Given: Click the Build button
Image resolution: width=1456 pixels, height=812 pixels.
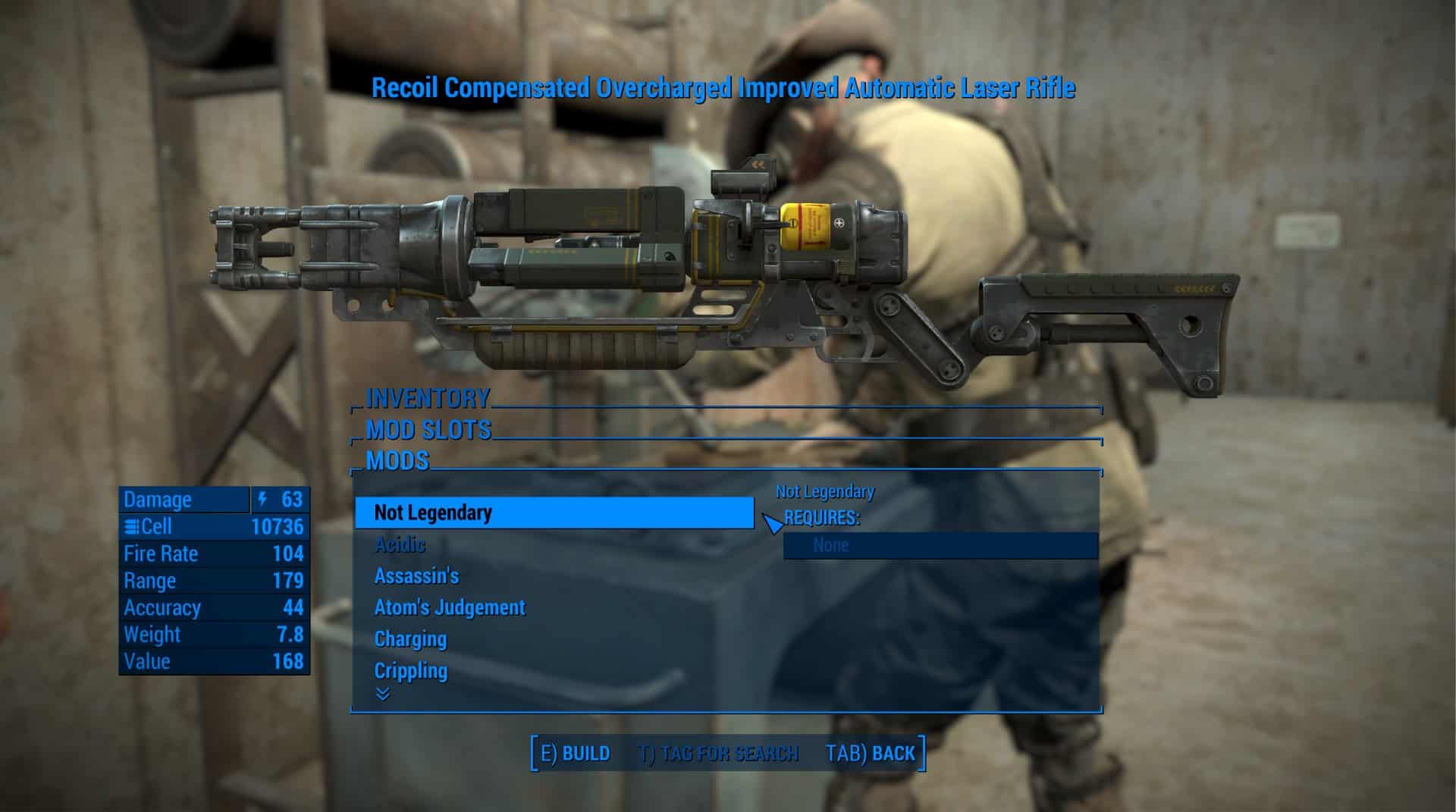Looking at the screenshot, I should (x=575, y=754).
